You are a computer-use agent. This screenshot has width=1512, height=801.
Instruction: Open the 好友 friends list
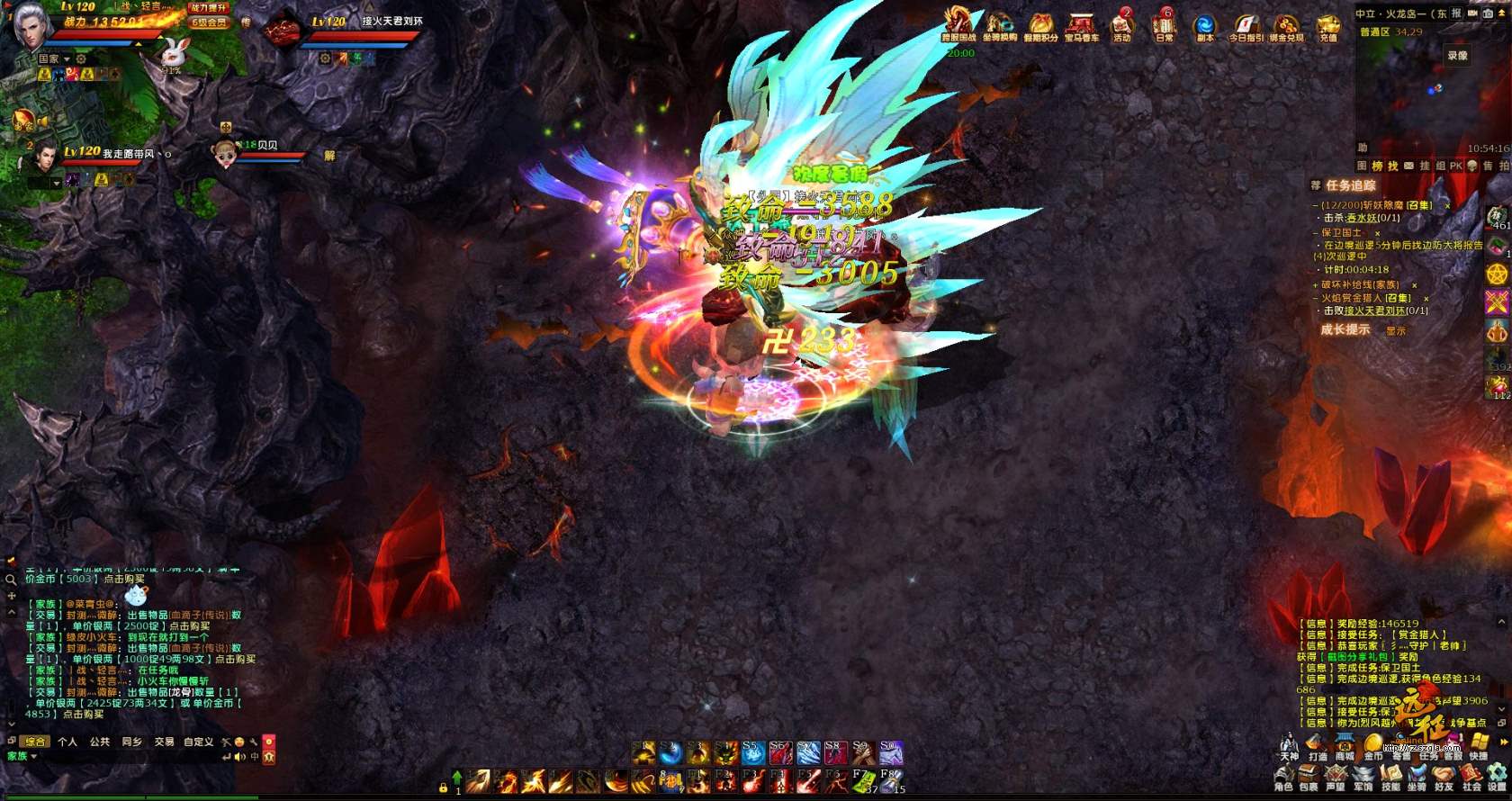pyautogui.click(x=1444, y=778)
